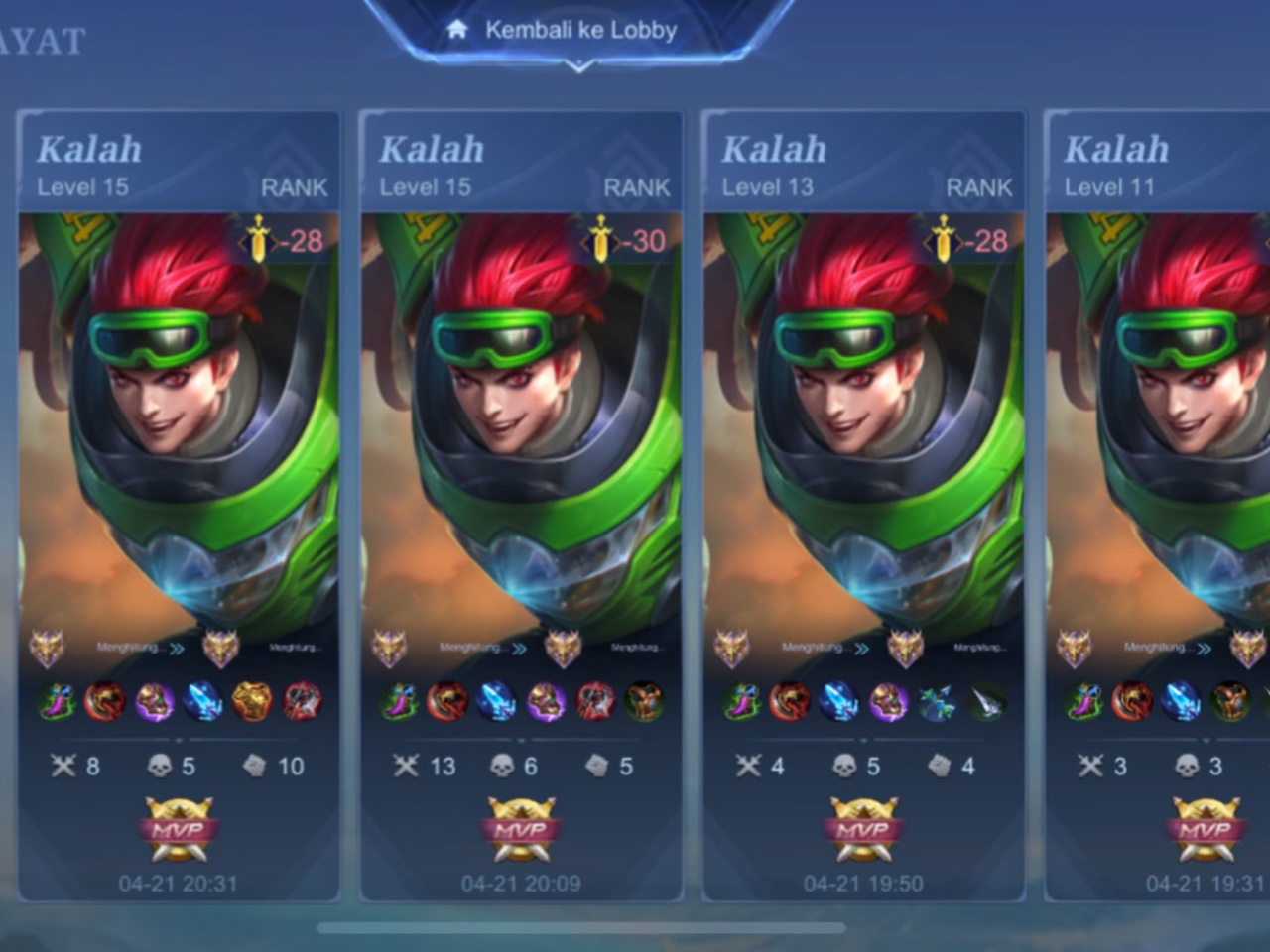Return to lobby via Kembali ke Lobby
The height and width of the screenshot is (952, 1270).
(579, 31)
